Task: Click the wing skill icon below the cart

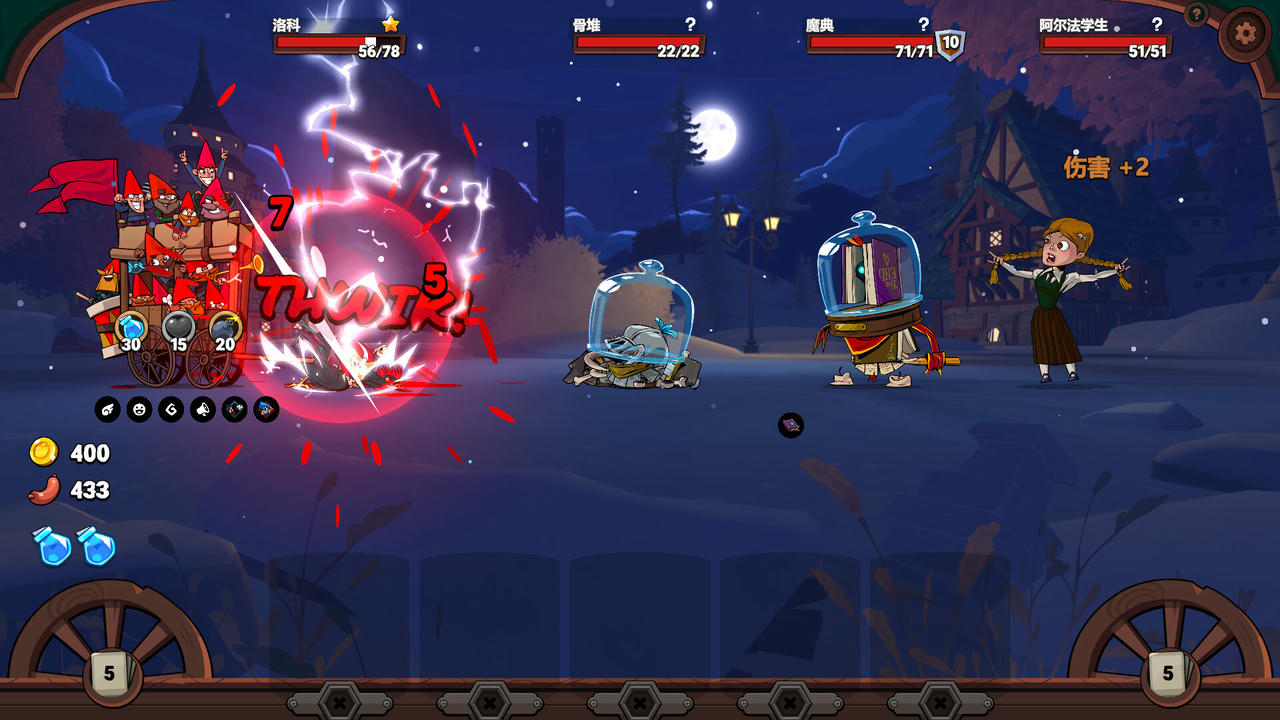Action: pyautogui.click(x=107, y=409)
